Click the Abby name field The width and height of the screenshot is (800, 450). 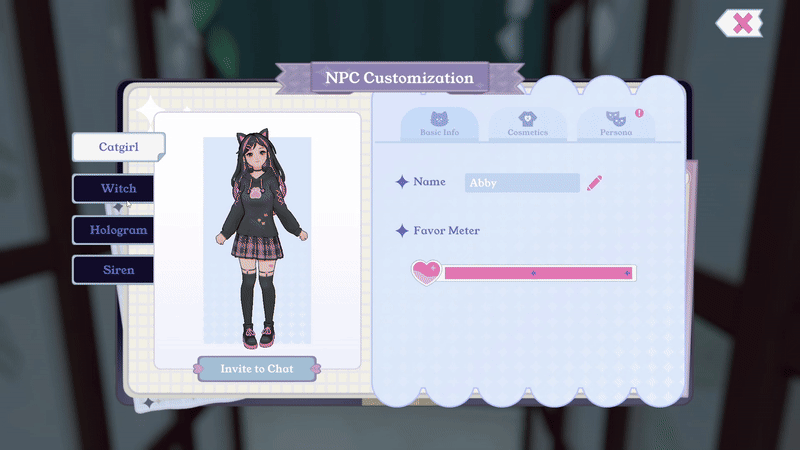coord(522,183)
